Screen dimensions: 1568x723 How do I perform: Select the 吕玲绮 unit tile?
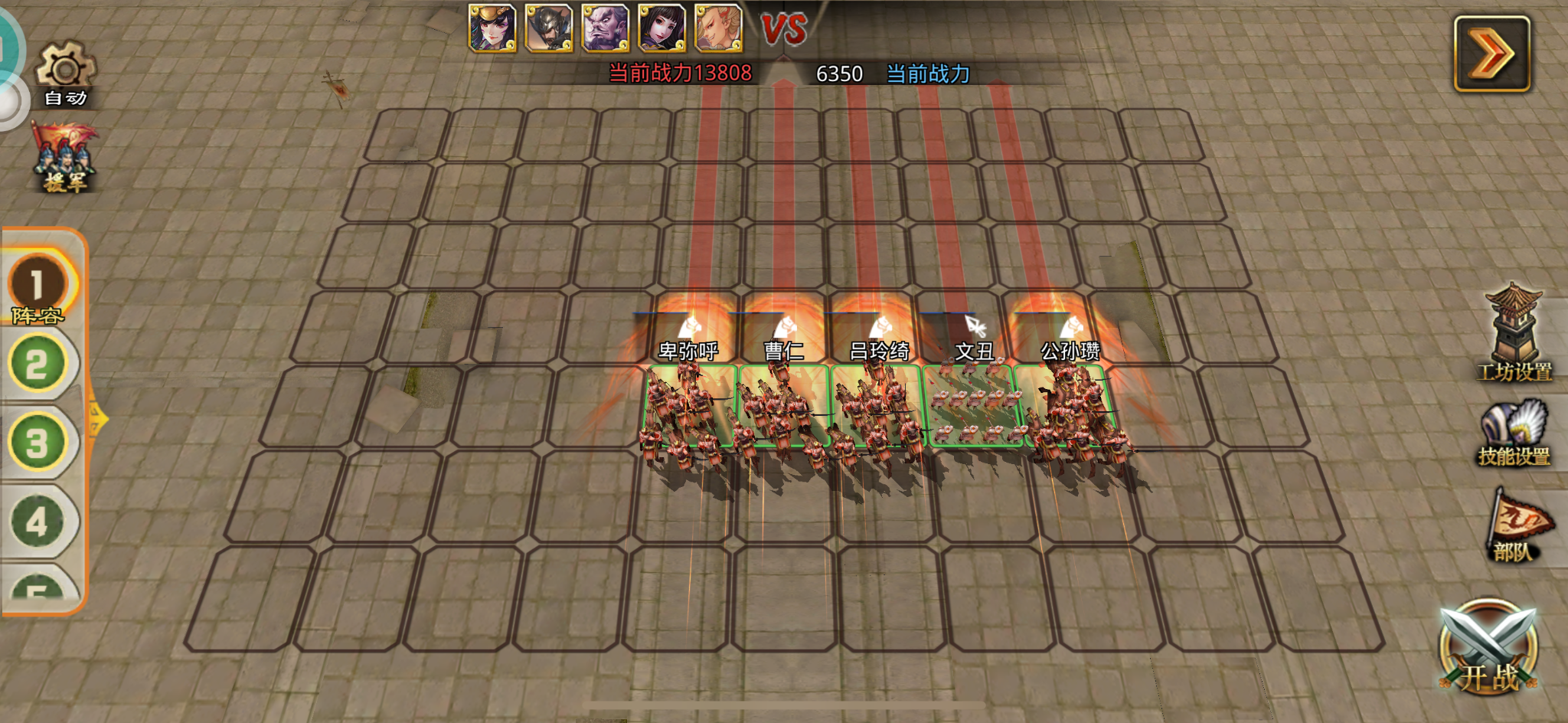pos(877,407)
